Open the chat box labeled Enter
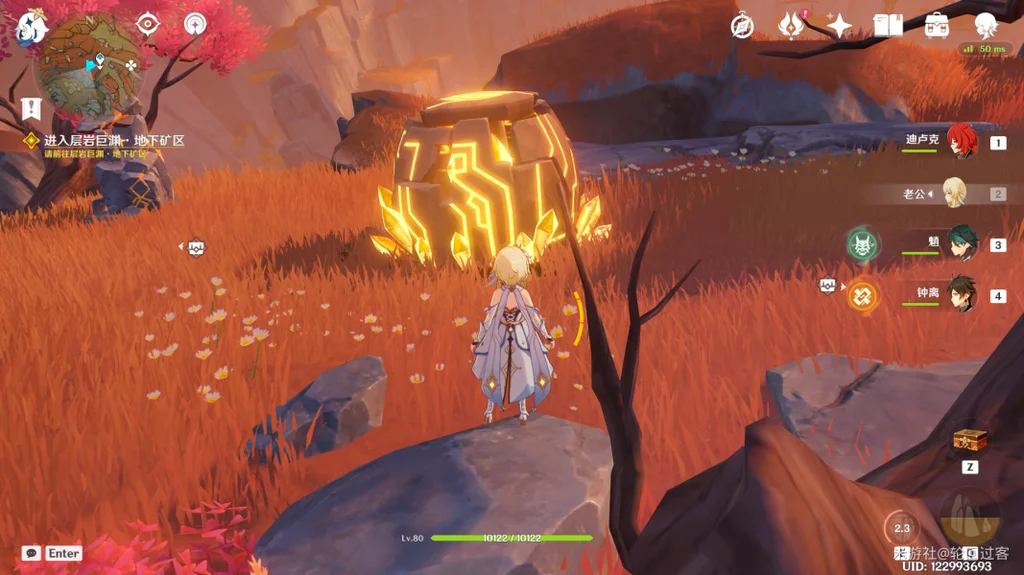 [52, 553]
